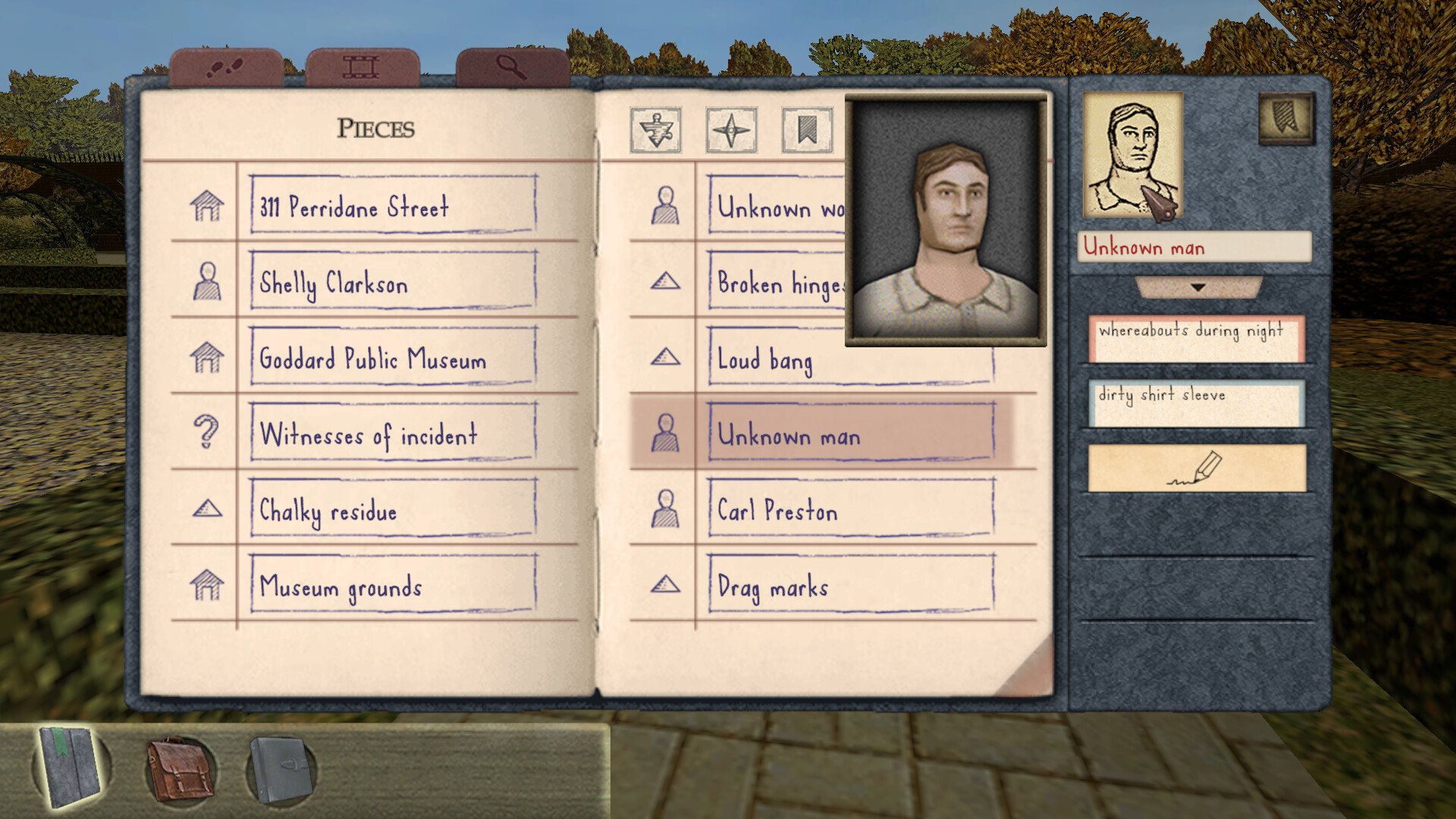Screen dimensions: 1456x819
Task: Switch to the magnifying glass tab
Action: tap(513, 68)
